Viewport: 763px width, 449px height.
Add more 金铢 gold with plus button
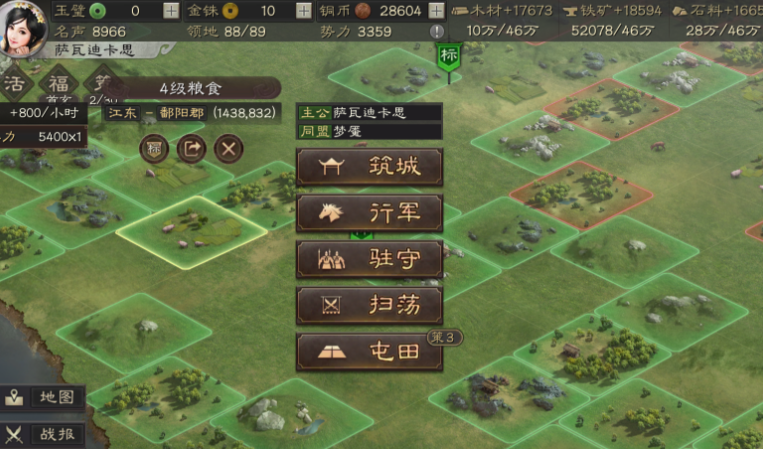(304, 11)
